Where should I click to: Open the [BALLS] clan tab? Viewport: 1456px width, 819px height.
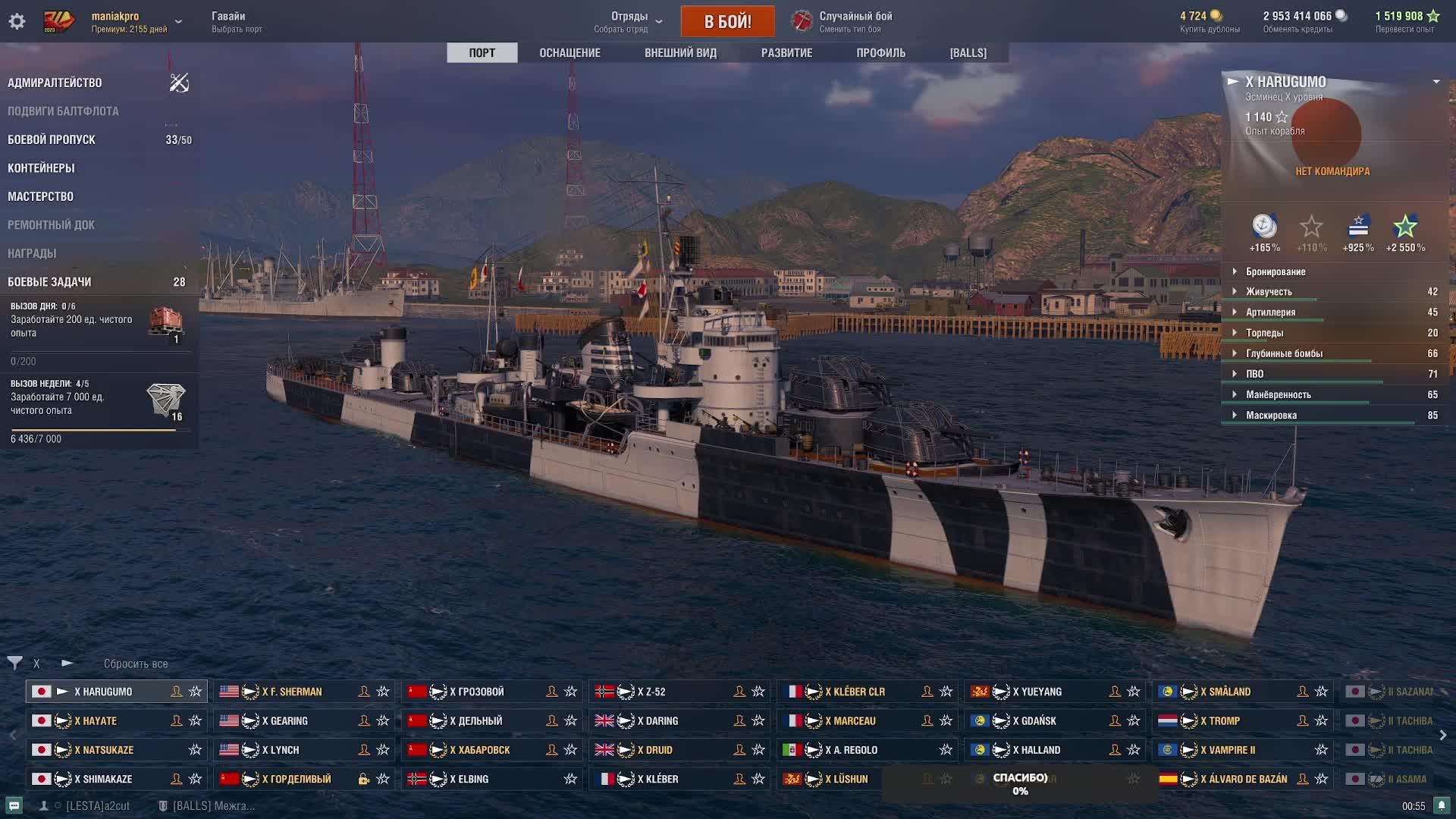point(968,53)
